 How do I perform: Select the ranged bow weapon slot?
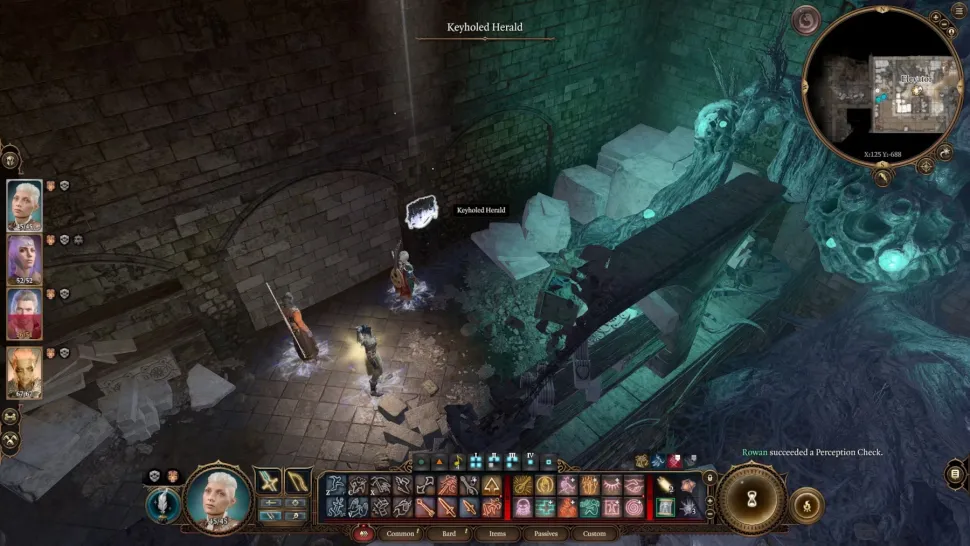click(298, 482)
